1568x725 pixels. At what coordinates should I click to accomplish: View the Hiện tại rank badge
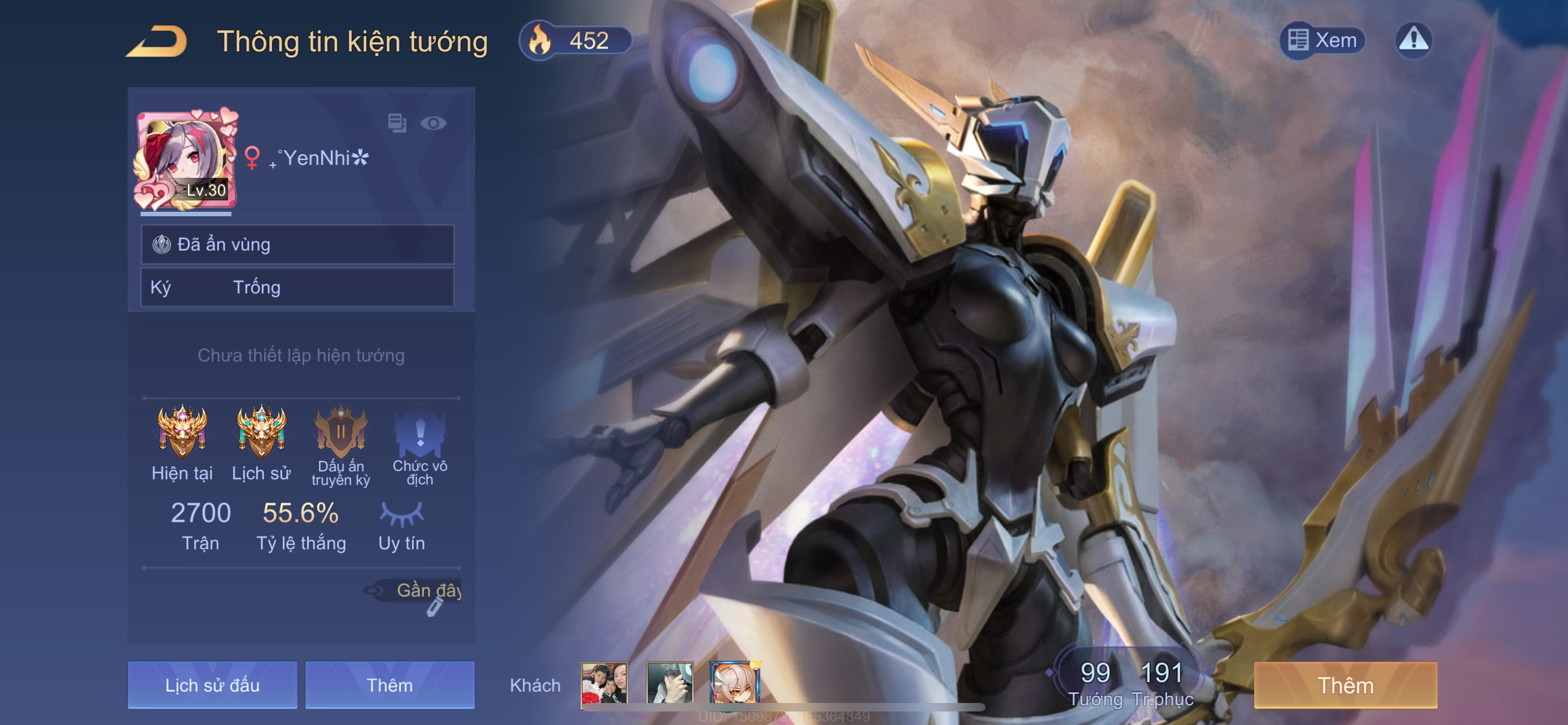[x=182, y=432]
